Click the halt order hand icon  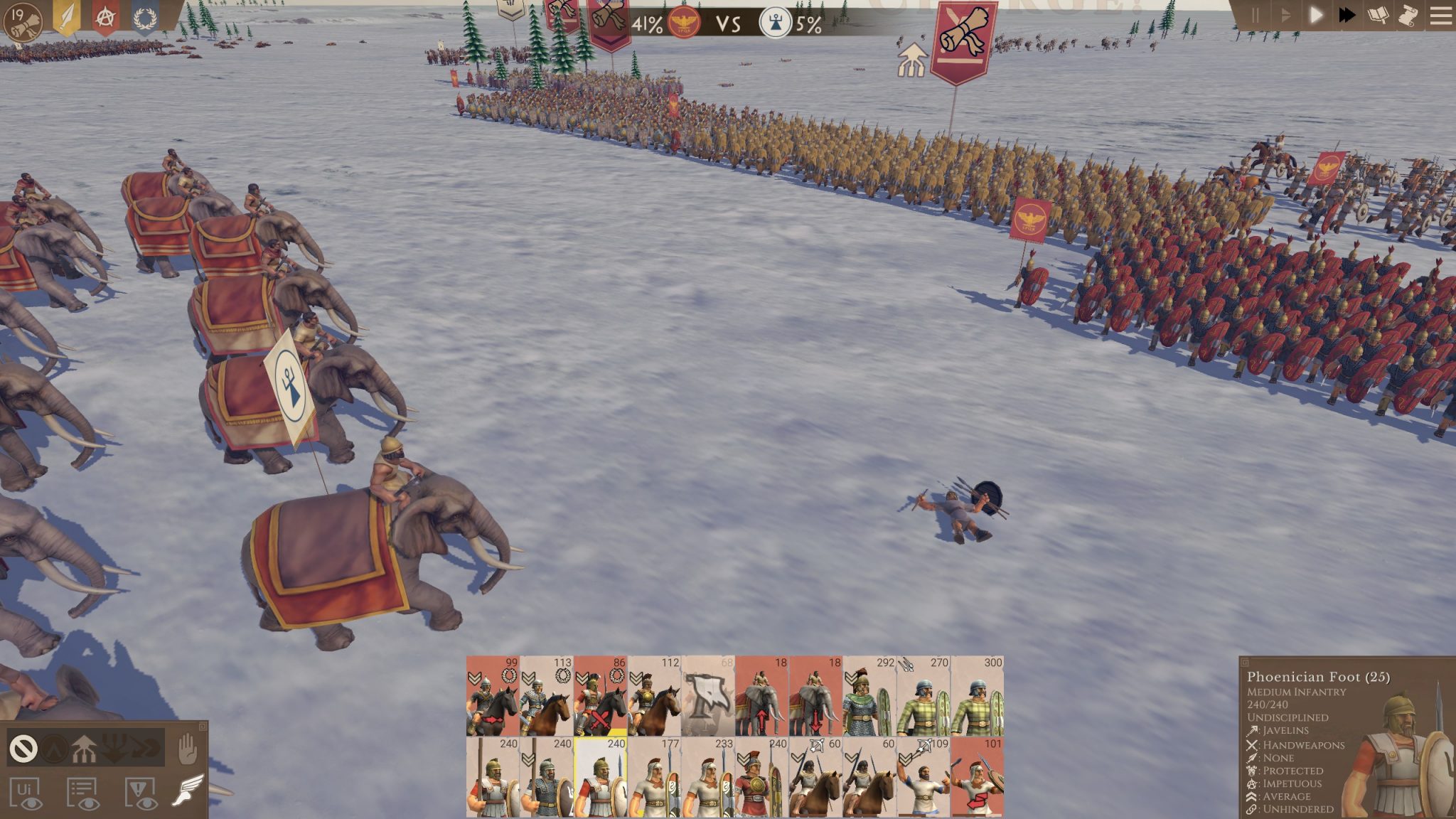(187, 748)
